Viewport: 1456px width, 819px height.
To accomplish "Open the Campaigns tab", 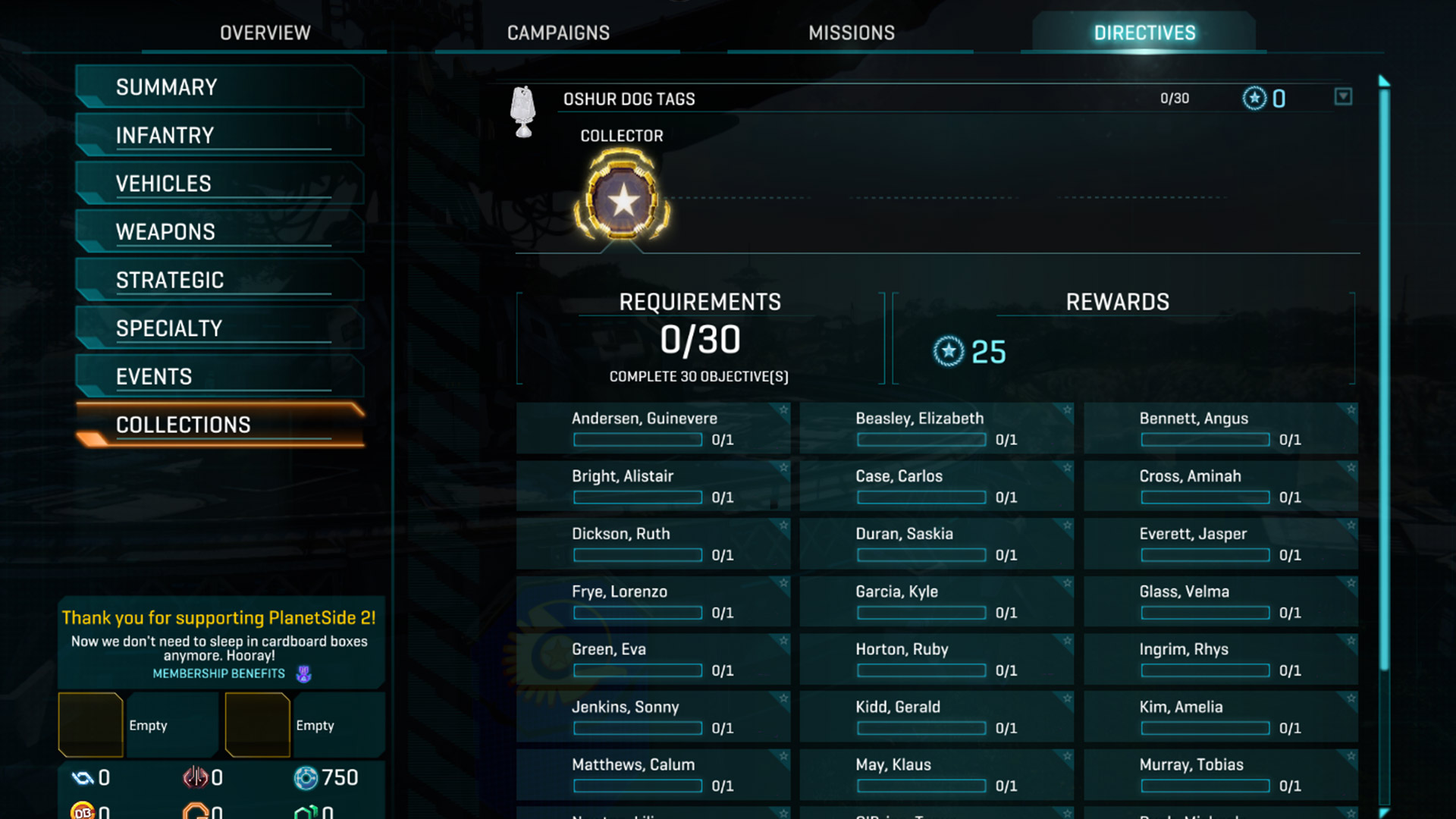I will [x=558, y=33].
